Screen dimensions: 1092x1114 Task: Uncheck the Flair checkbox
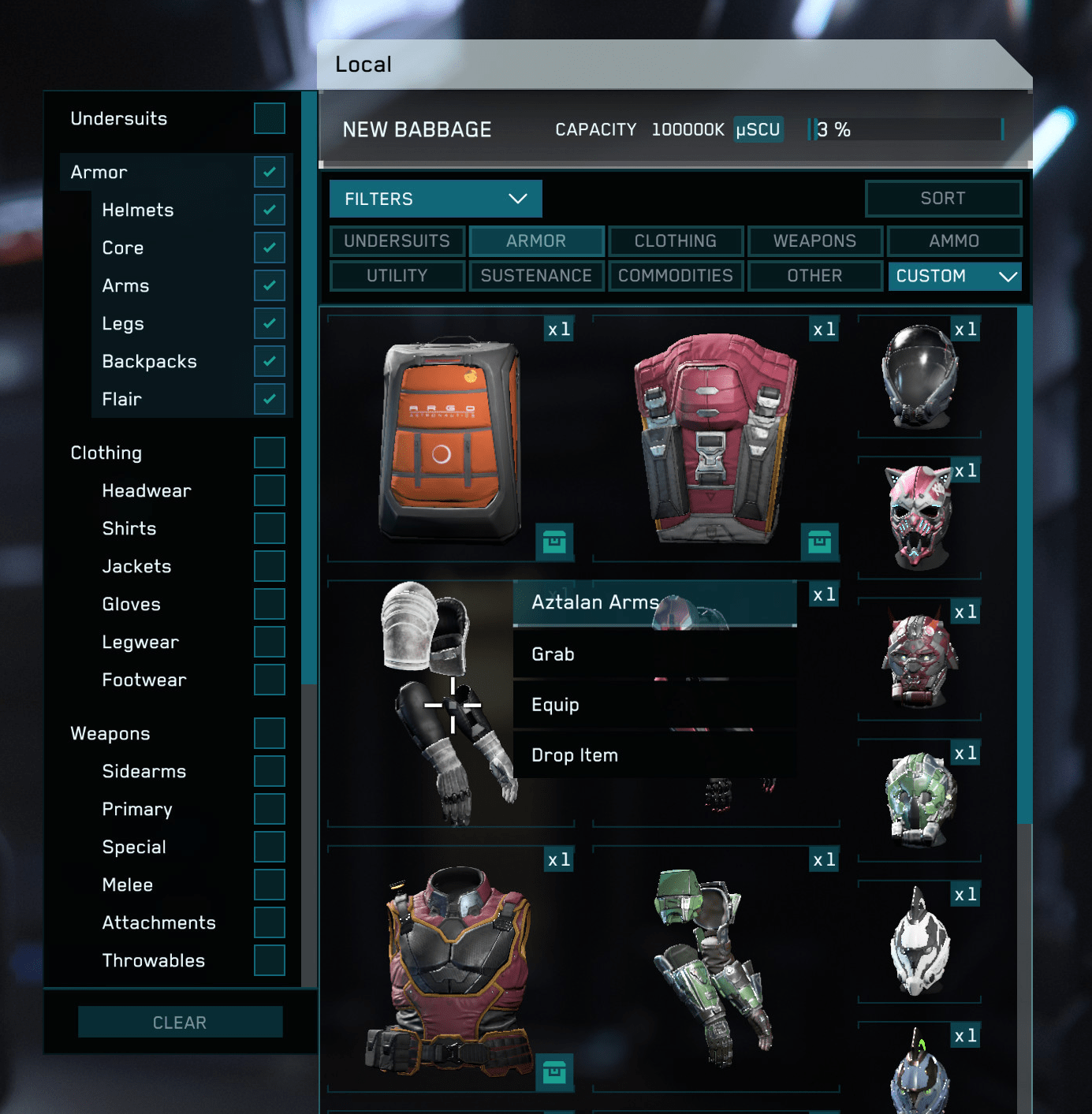tap(269, 399)
